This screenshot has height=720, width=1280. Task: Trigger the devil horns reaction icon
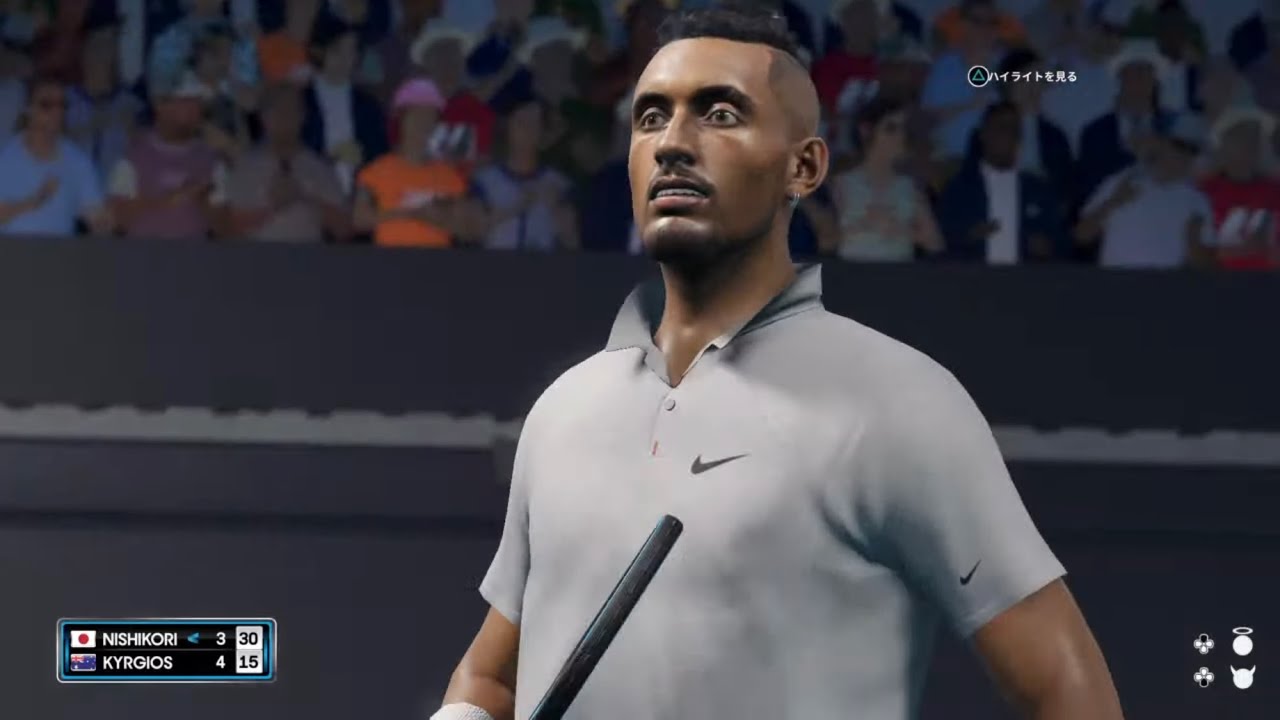click(1242, 677)
